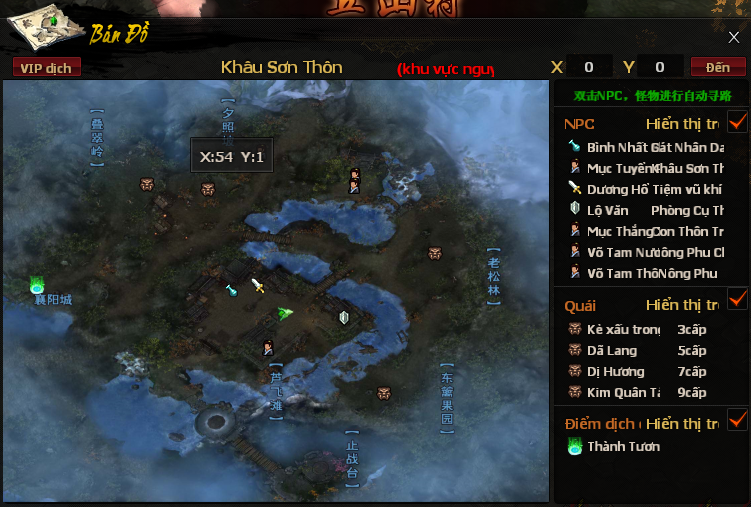Toggle the NPC display checkbox
751x507 pixels.
(x=738, y=123)
